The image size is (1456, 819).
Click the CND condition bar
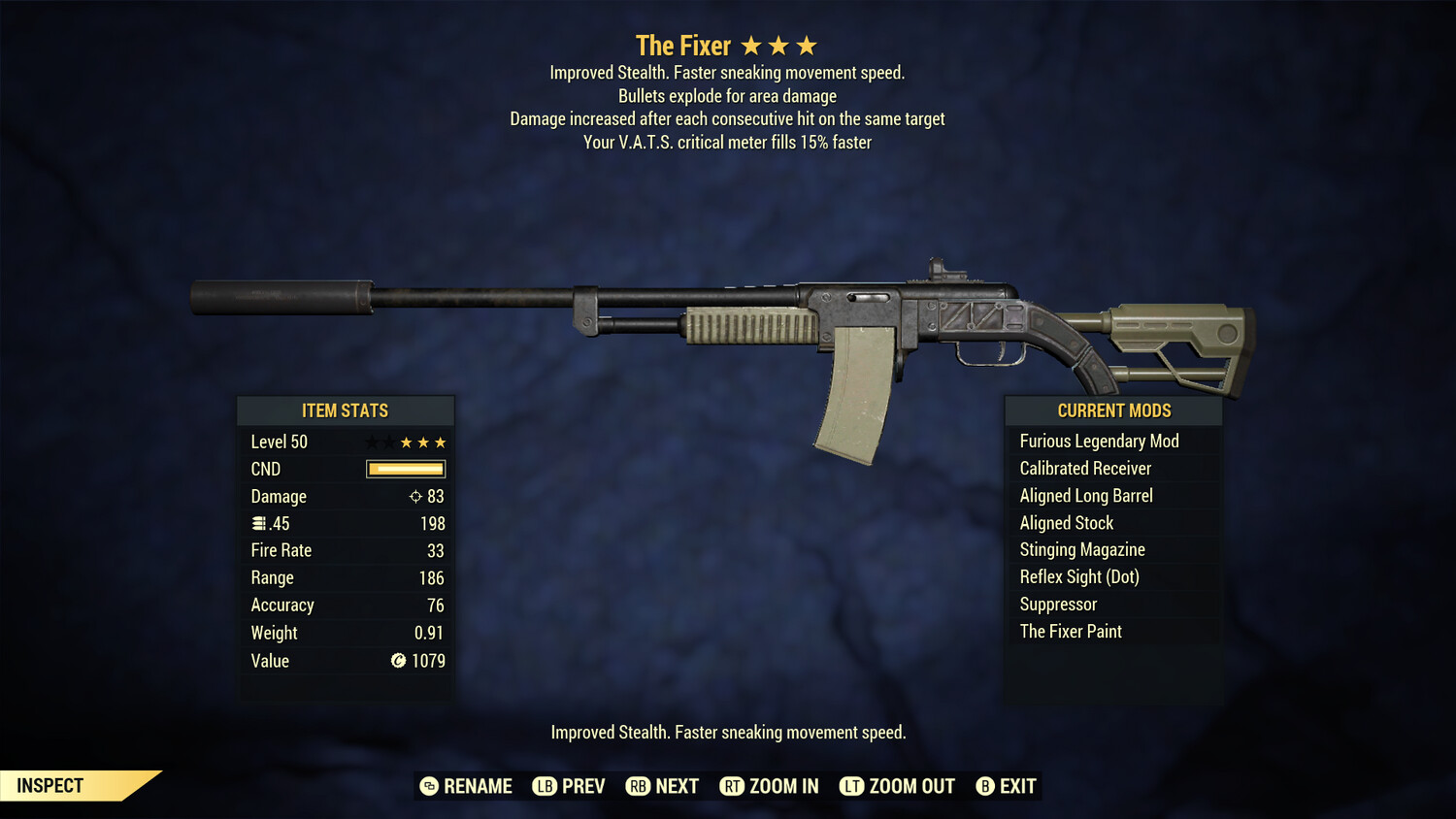[x=405, y=469]
